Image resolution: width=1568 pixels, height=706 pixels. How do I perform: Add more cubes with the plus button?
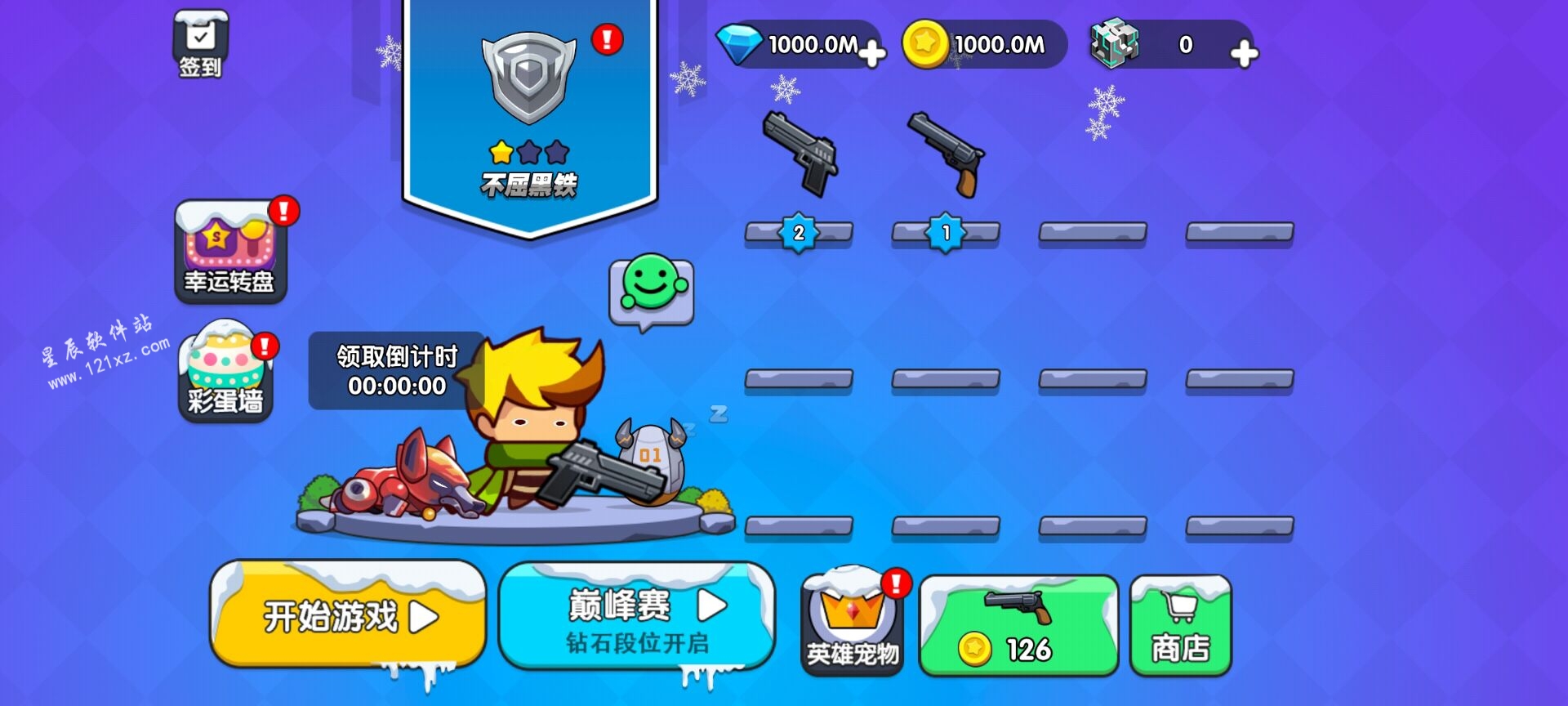1243,54
